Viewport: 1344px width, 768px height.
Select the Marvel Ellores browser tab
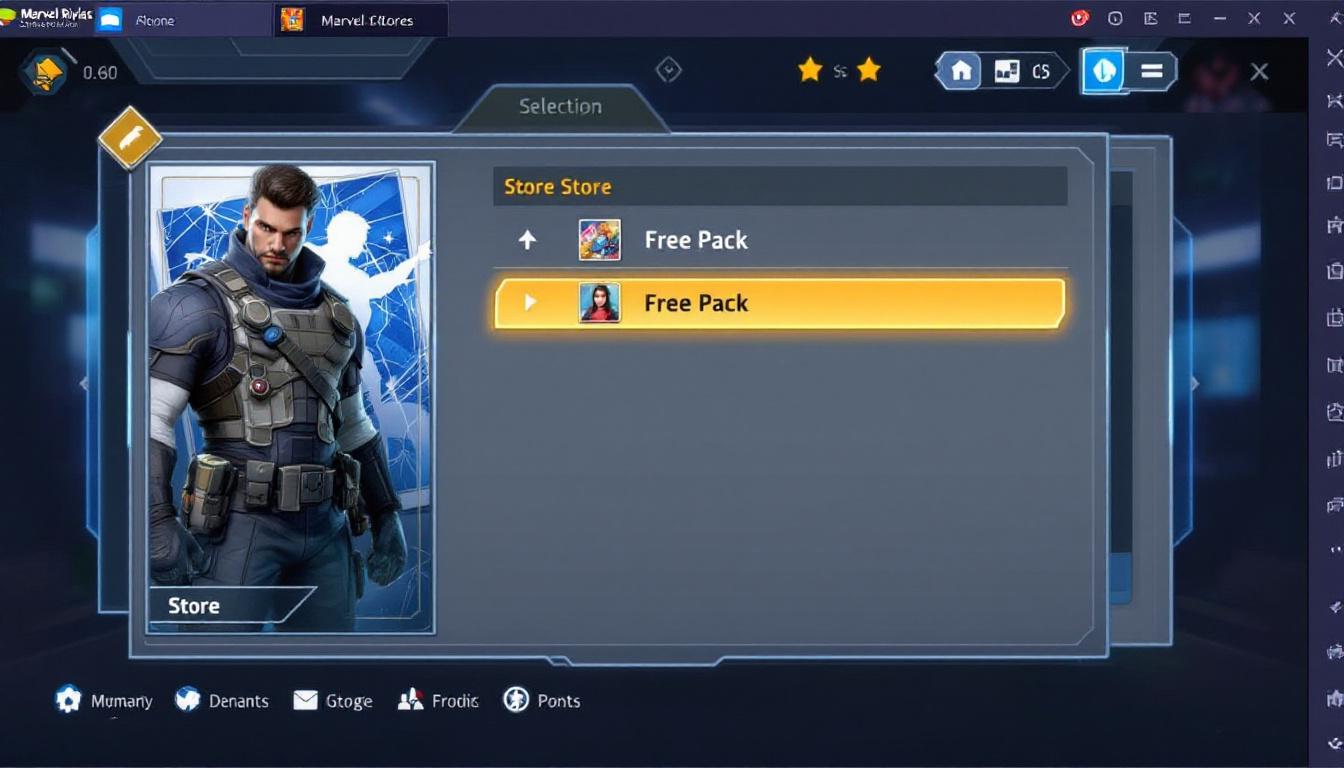click(x=360, y=19)
